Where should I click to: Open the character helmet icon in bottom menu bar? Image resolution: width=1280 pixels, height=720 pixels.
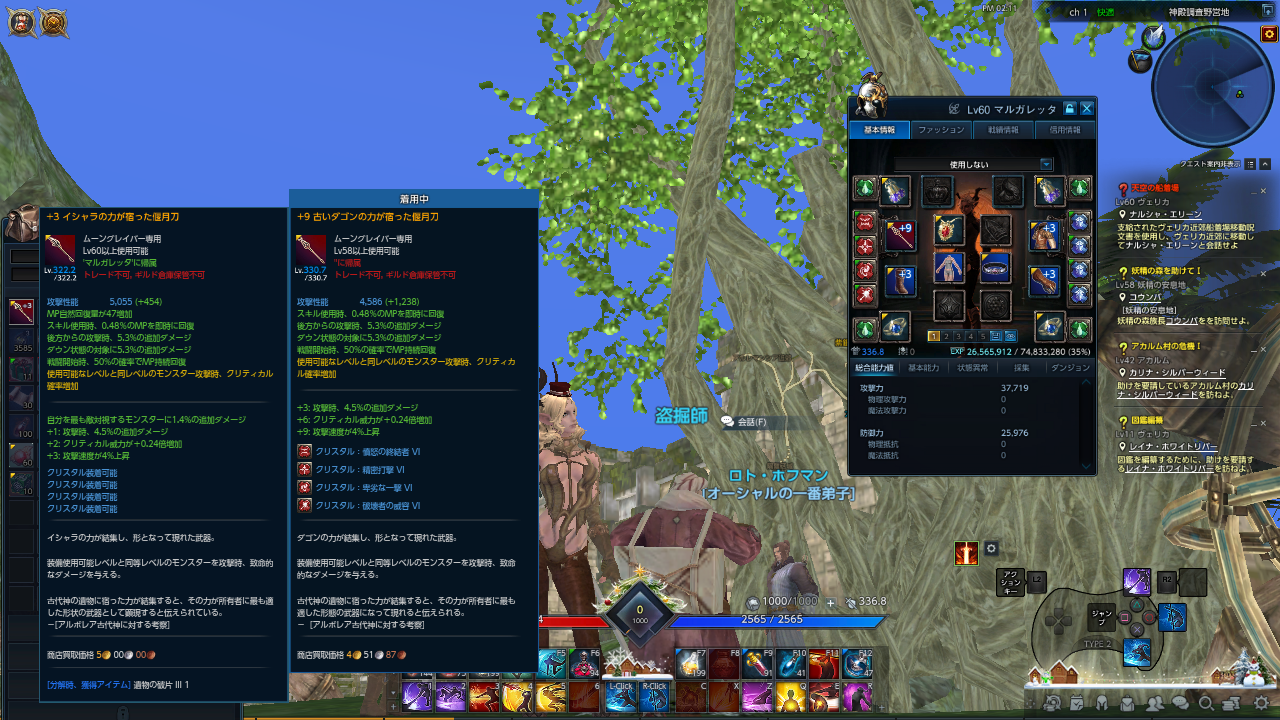1102,703
